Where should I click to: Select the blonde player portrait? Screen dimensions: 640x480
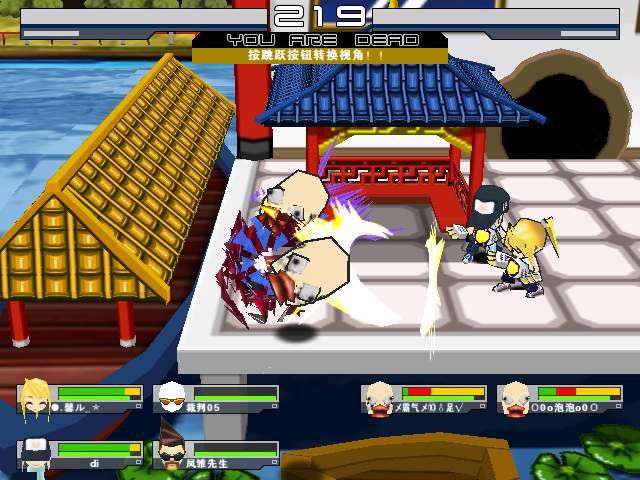pos(36,398)
